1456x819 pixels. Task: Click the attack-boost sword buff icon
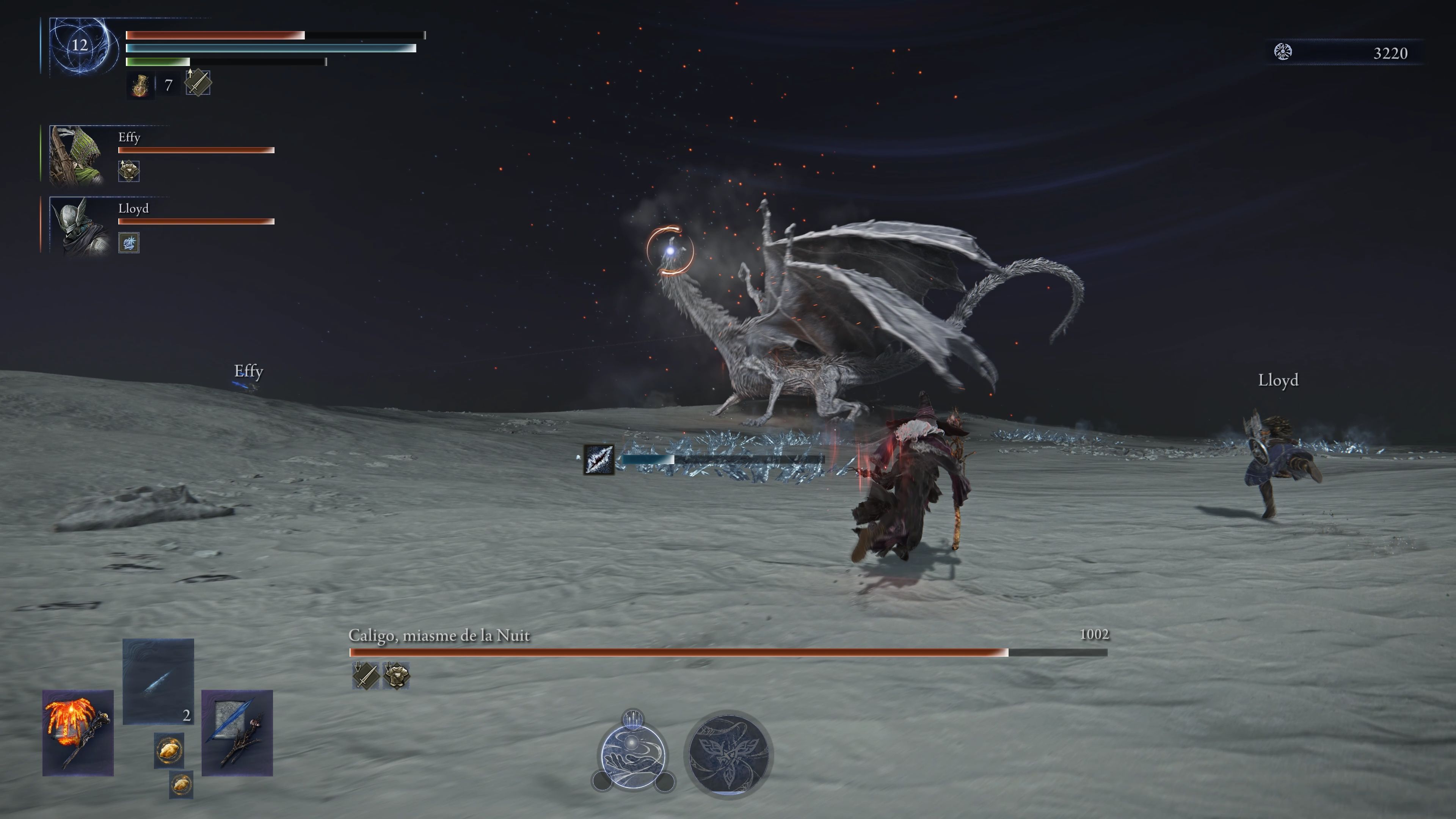click(x=200, y=84)
